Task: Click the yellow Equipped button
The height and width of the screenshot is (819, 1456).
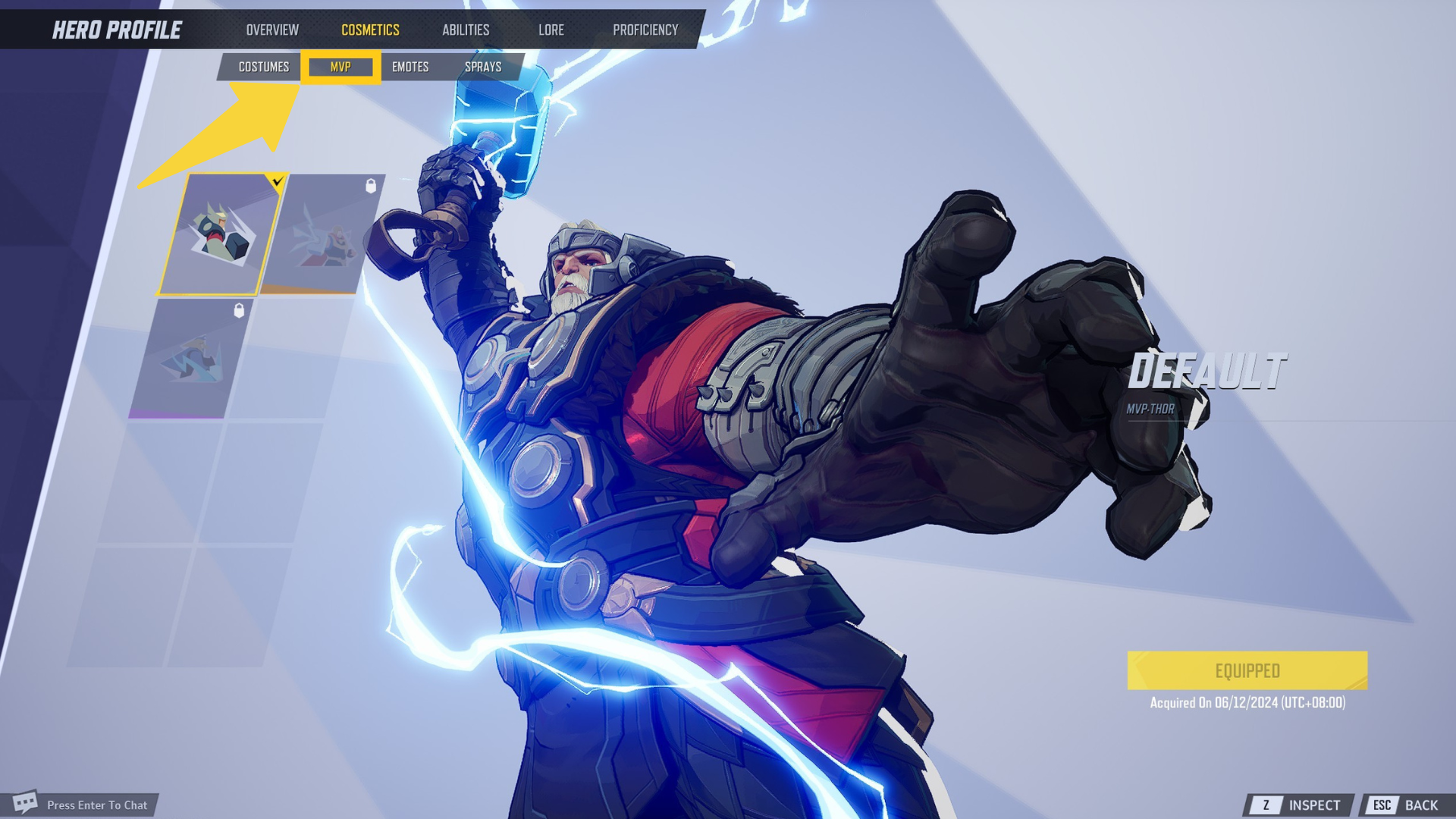Action: pyautogui.click(x=1247, y=670)
